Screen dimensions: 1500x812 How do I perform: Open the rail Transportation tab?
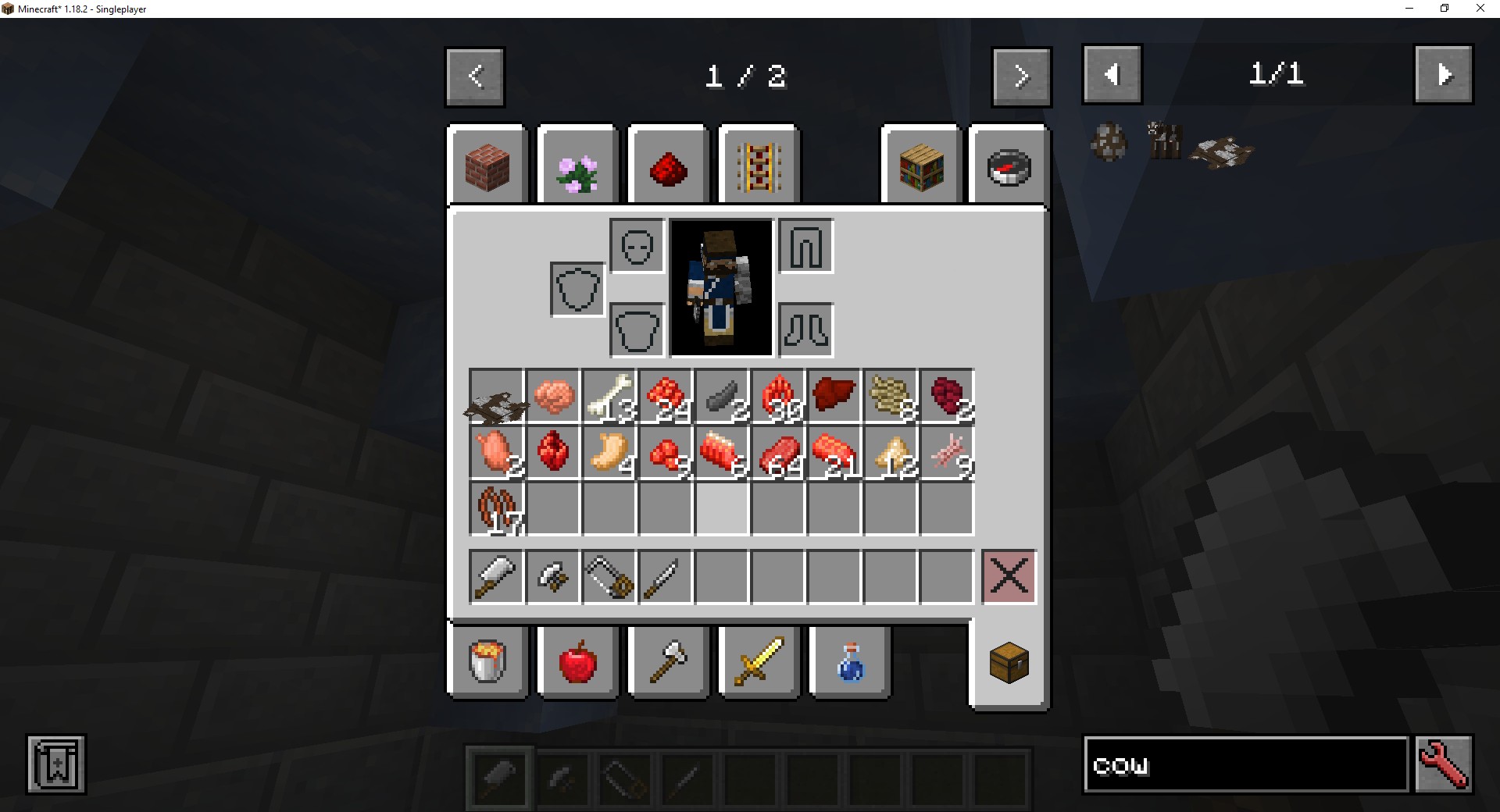point(759,166)
